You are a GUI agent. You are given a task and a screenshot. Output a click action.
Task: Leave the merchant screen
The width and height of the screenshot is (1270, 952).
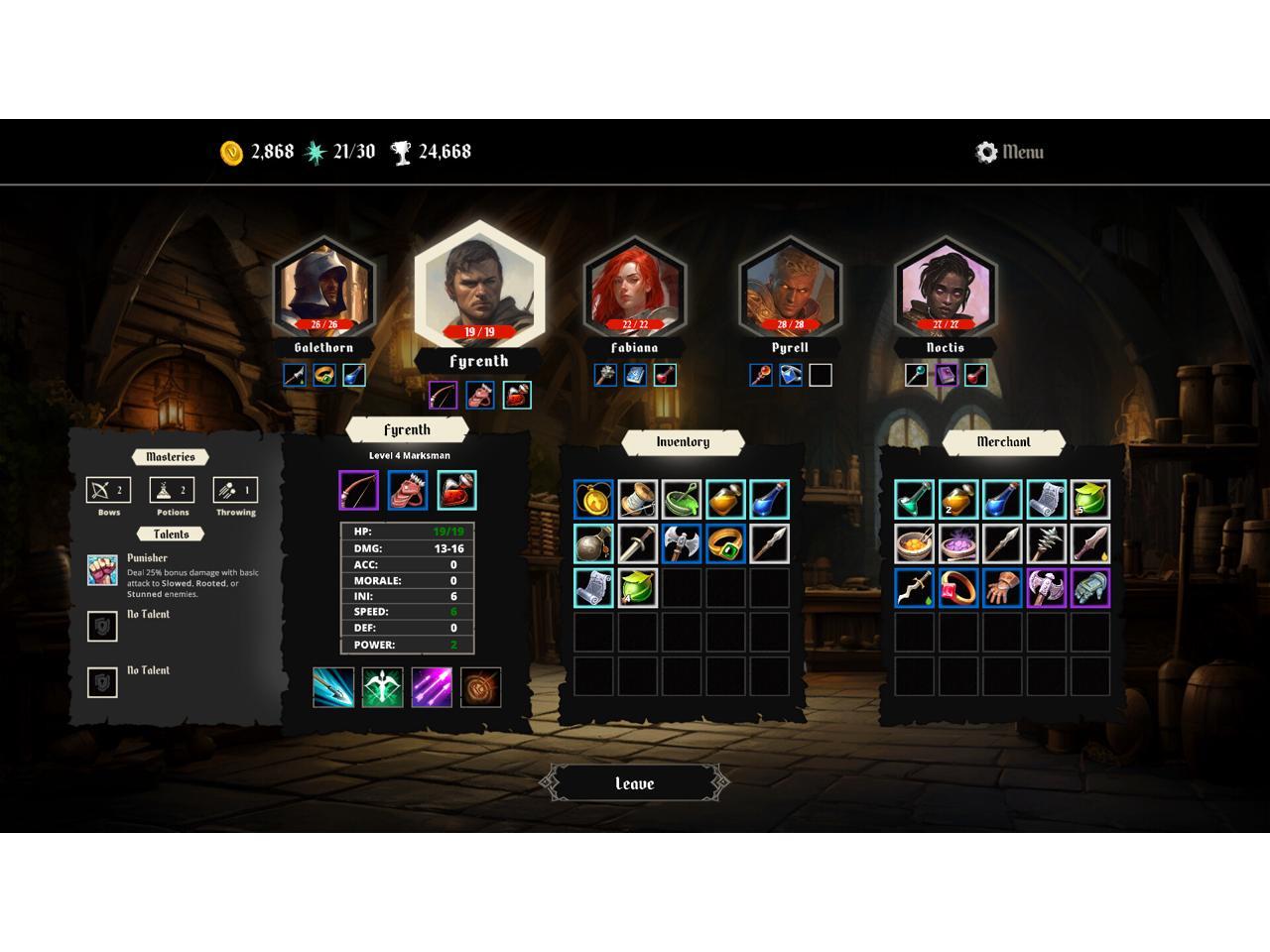[634, 783]
